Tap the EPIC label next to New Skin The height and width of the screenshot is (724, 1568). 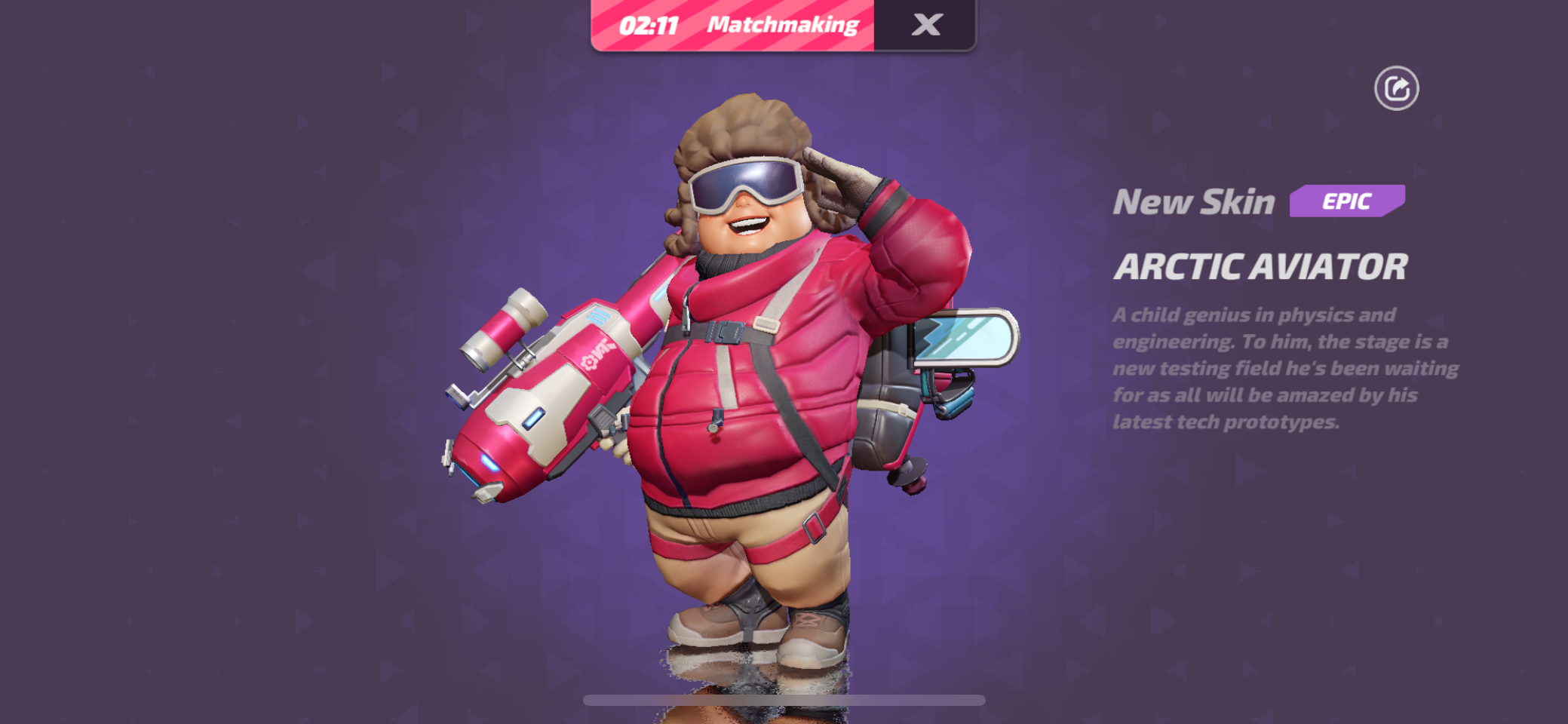pyautogui.click(x=1347, y=201)
